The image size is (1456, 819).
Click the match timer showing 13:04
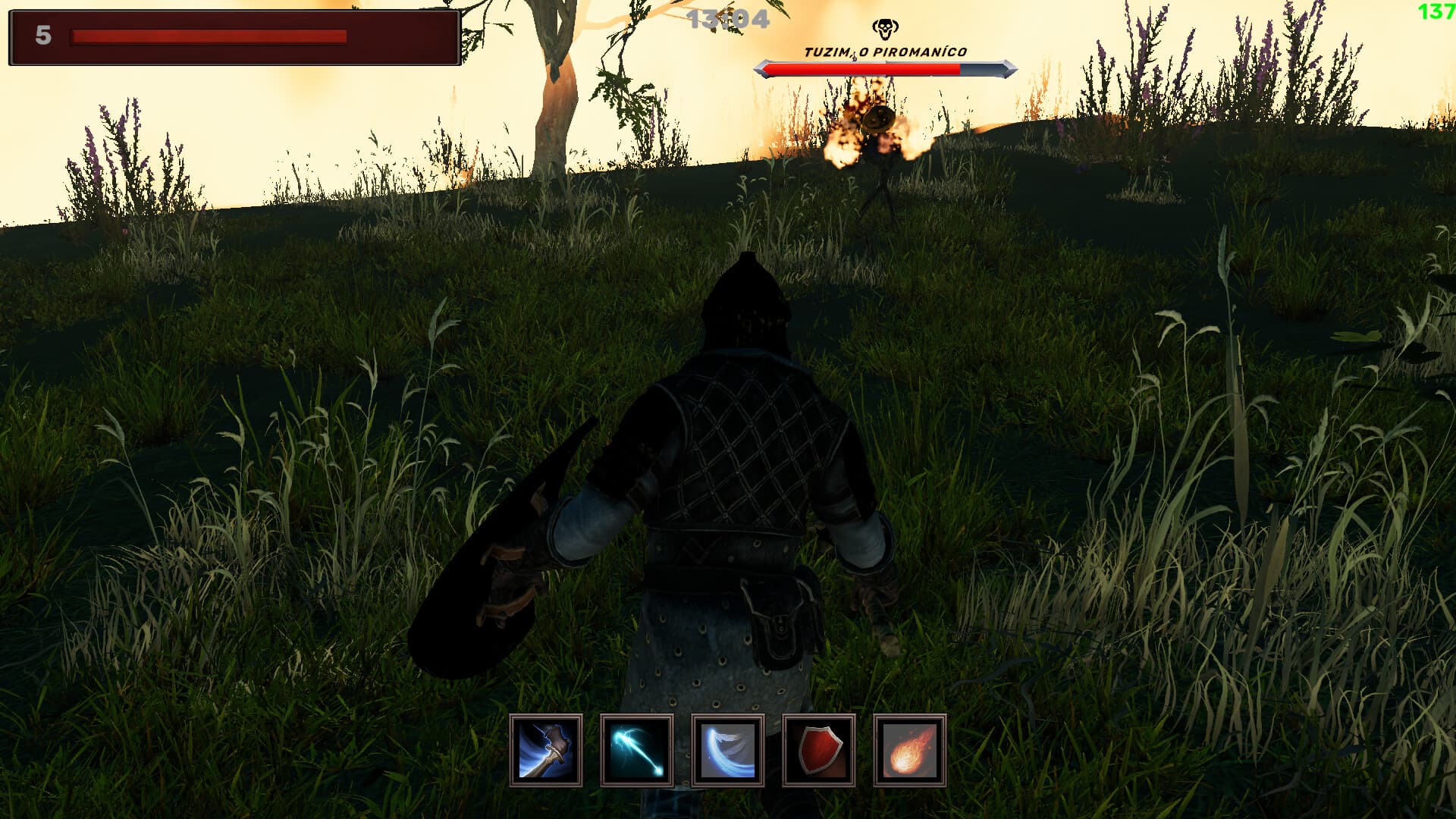click(730, 19)
